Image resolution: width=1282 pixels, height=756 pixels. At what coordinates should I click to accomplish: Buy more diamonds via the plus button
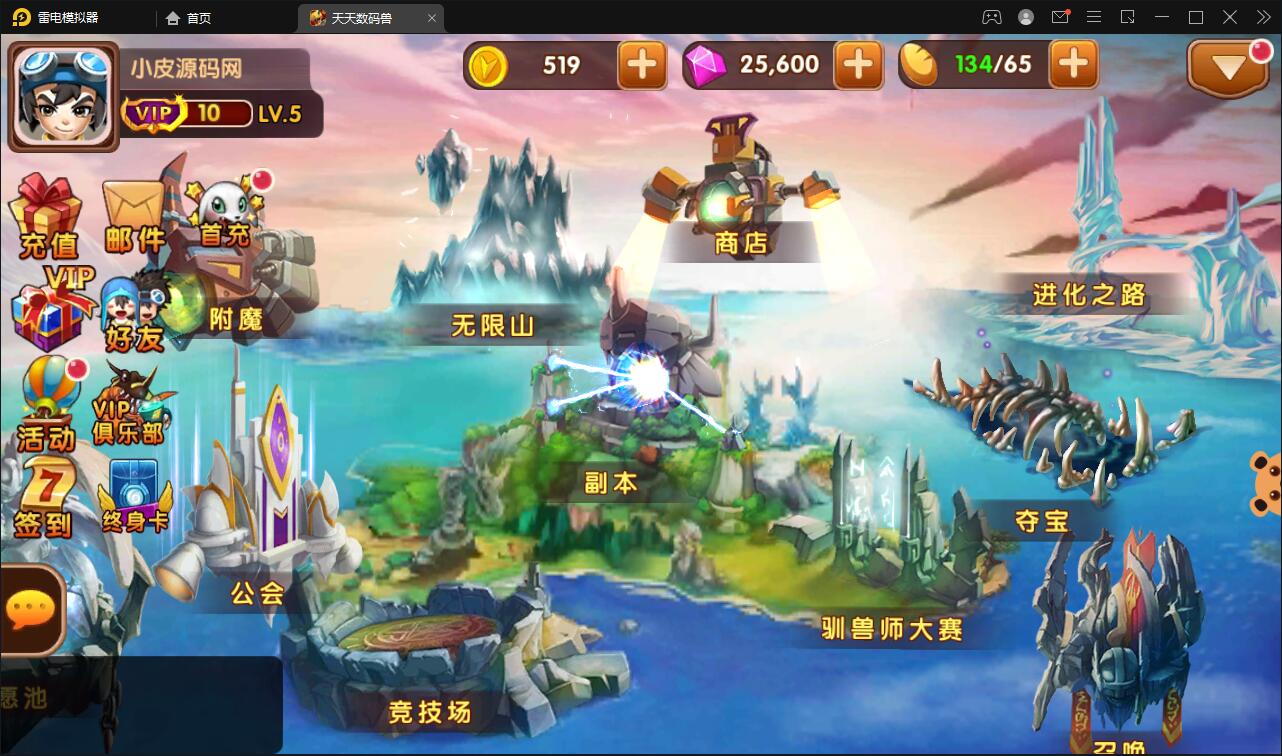[858, 64]
